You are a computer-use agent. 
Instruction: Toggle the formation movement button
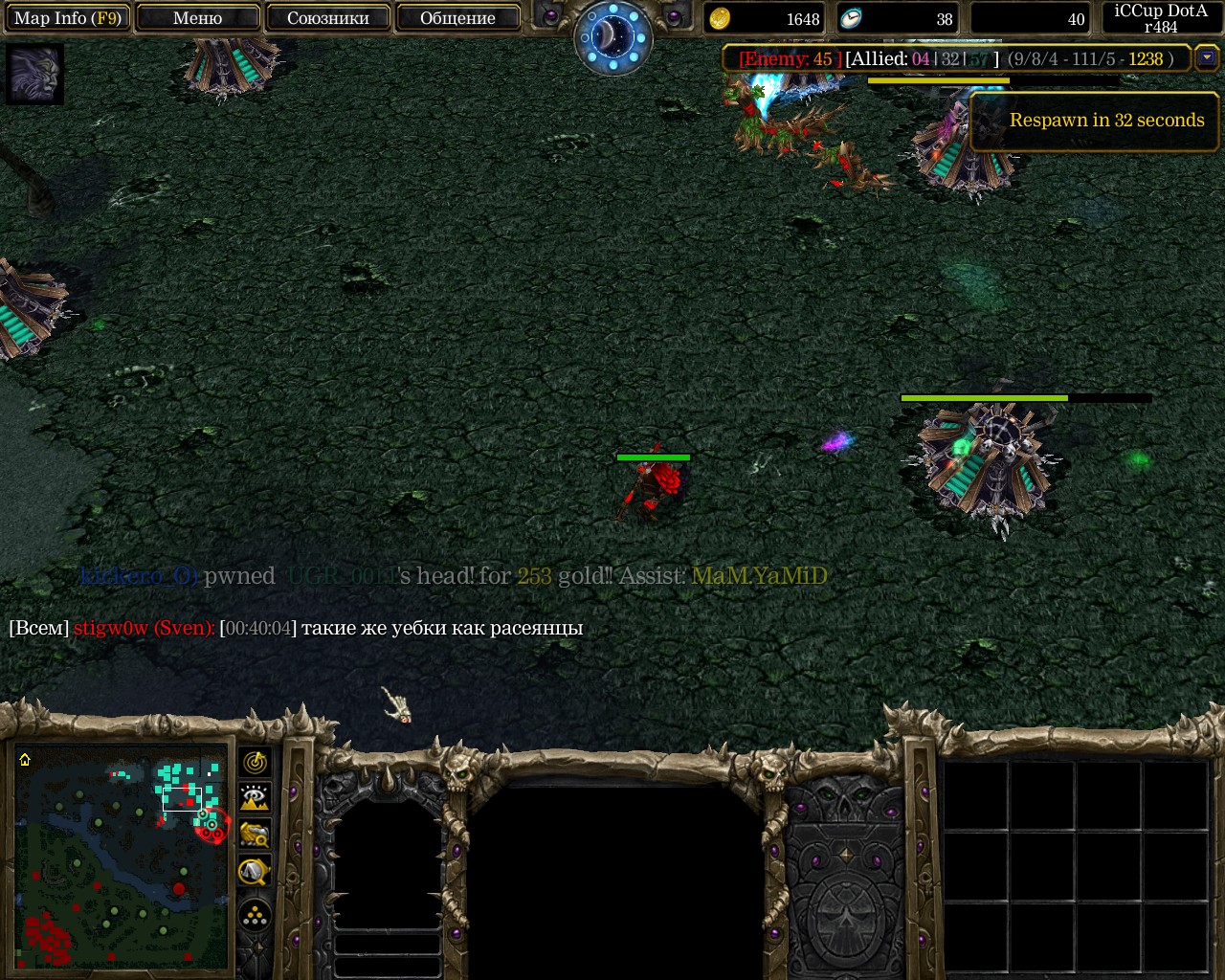[x=255, y=916]
